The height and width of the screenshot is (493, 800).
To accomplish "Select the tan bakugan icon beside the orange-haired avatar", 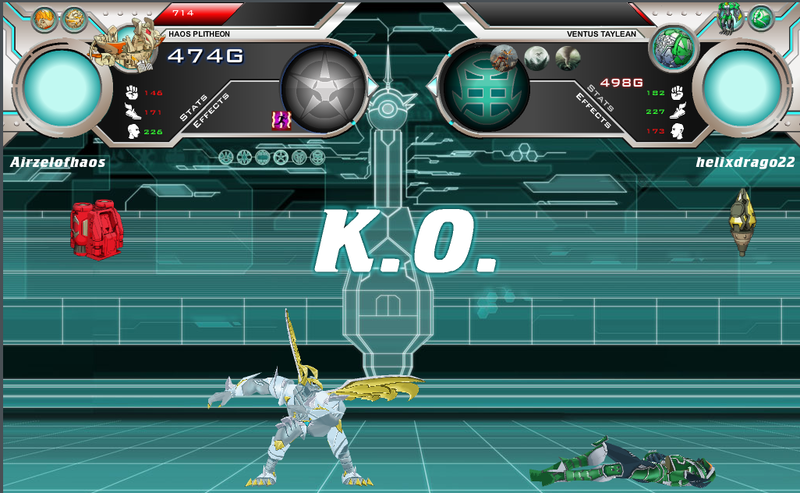I will (75, 18).
